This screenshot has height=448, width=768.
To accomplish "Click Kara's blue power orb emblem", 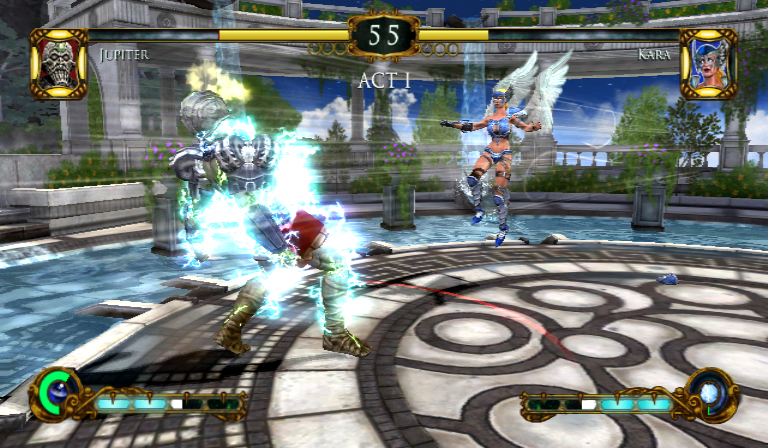I will tap(711, 393).
